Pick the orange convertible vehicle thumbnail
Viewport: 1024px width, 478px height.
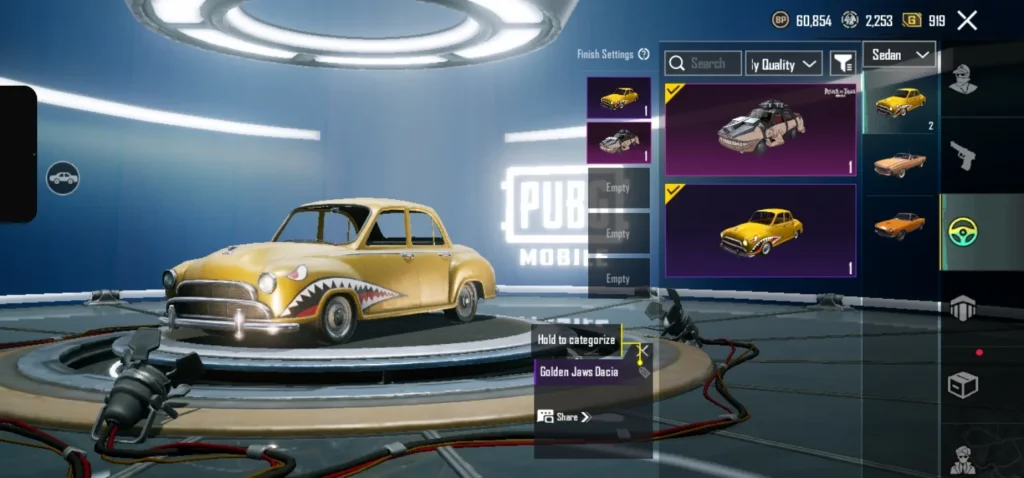pyautogui.click(x=899, y=163)
